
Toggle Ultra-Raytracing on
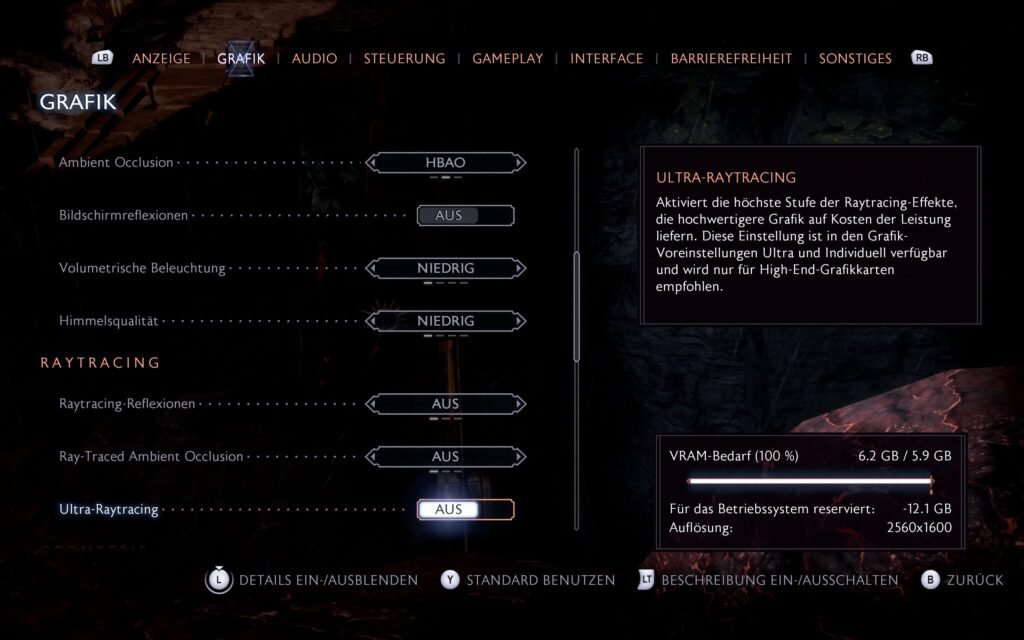(x=465, y=509)
